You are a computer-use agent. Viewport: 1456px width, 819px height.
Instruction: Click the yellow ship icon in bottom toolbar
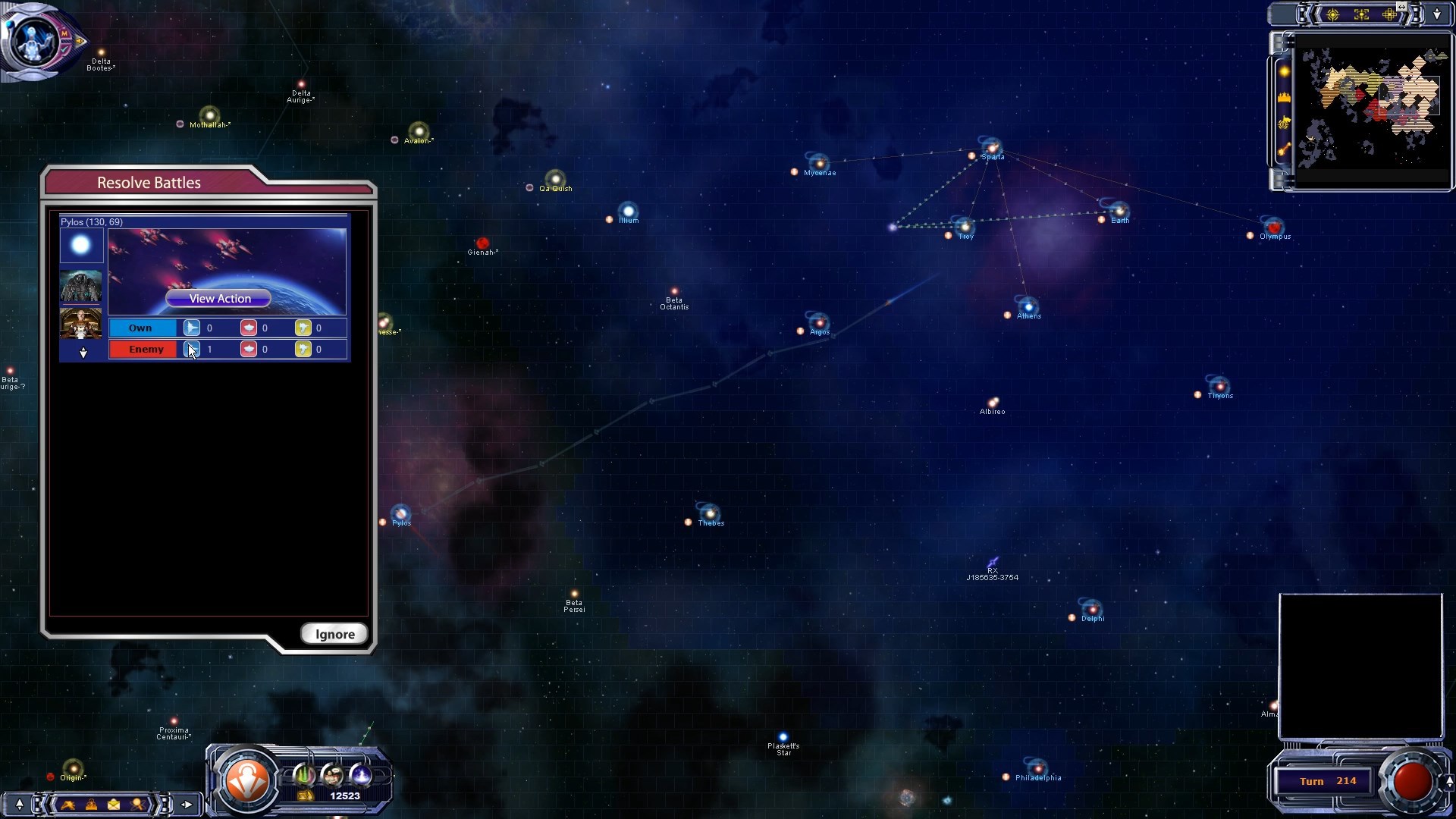(x=68, y=805)
